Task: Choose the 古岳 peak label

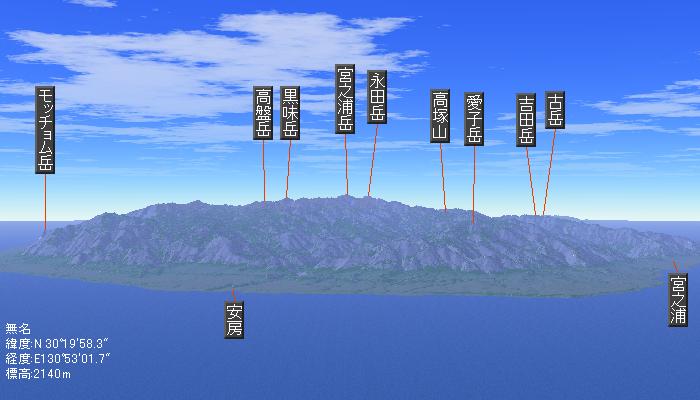Action: tap(555, 110)
